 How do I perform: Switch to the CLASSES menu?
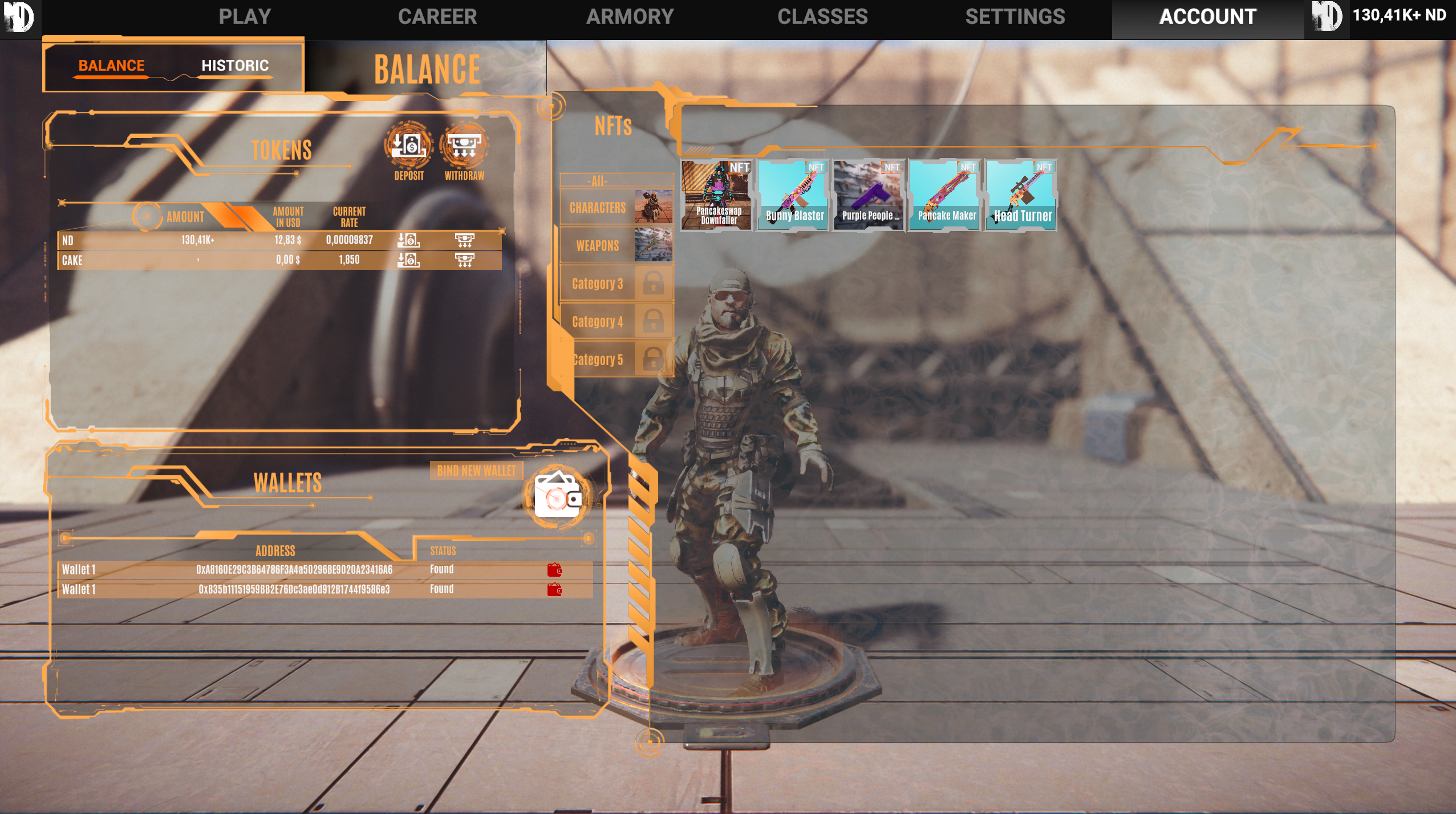tap(822, 17)
